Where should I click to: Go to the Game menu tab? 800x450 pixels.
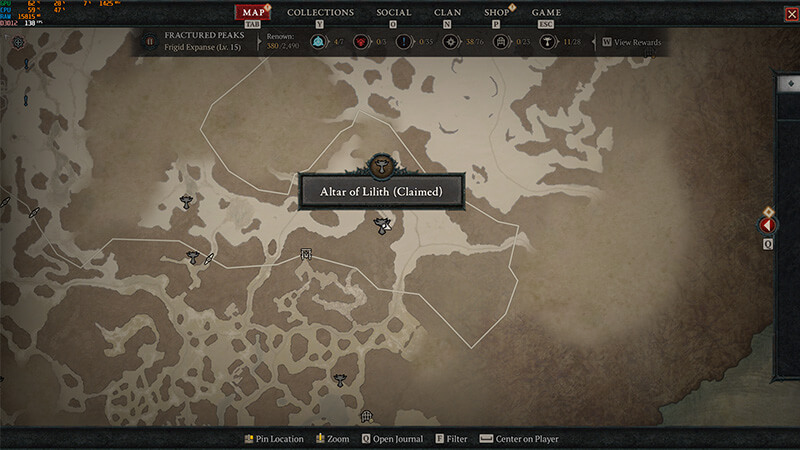(x=546, y=12)
